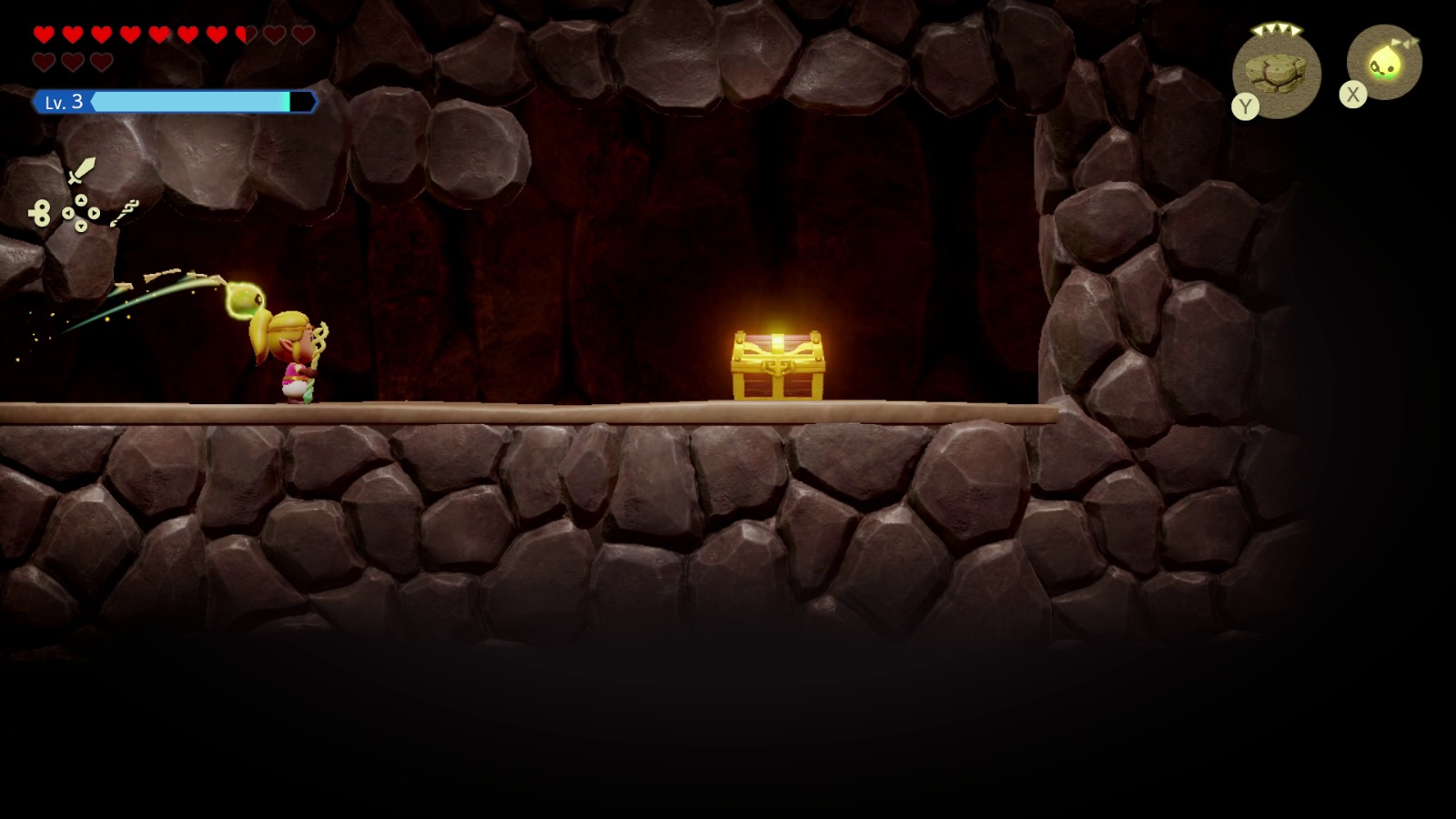The image size is (1456, 819).
Task: Click the joystick icon in the button hints
Action: click(40, 212)
